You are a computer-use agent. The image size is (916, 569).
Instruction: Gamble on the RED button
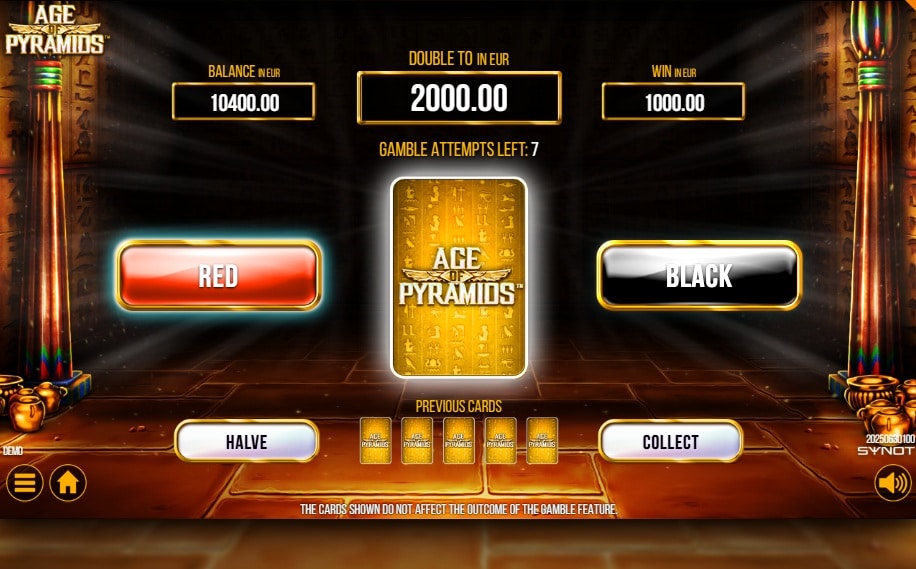[x=218, y=275]
